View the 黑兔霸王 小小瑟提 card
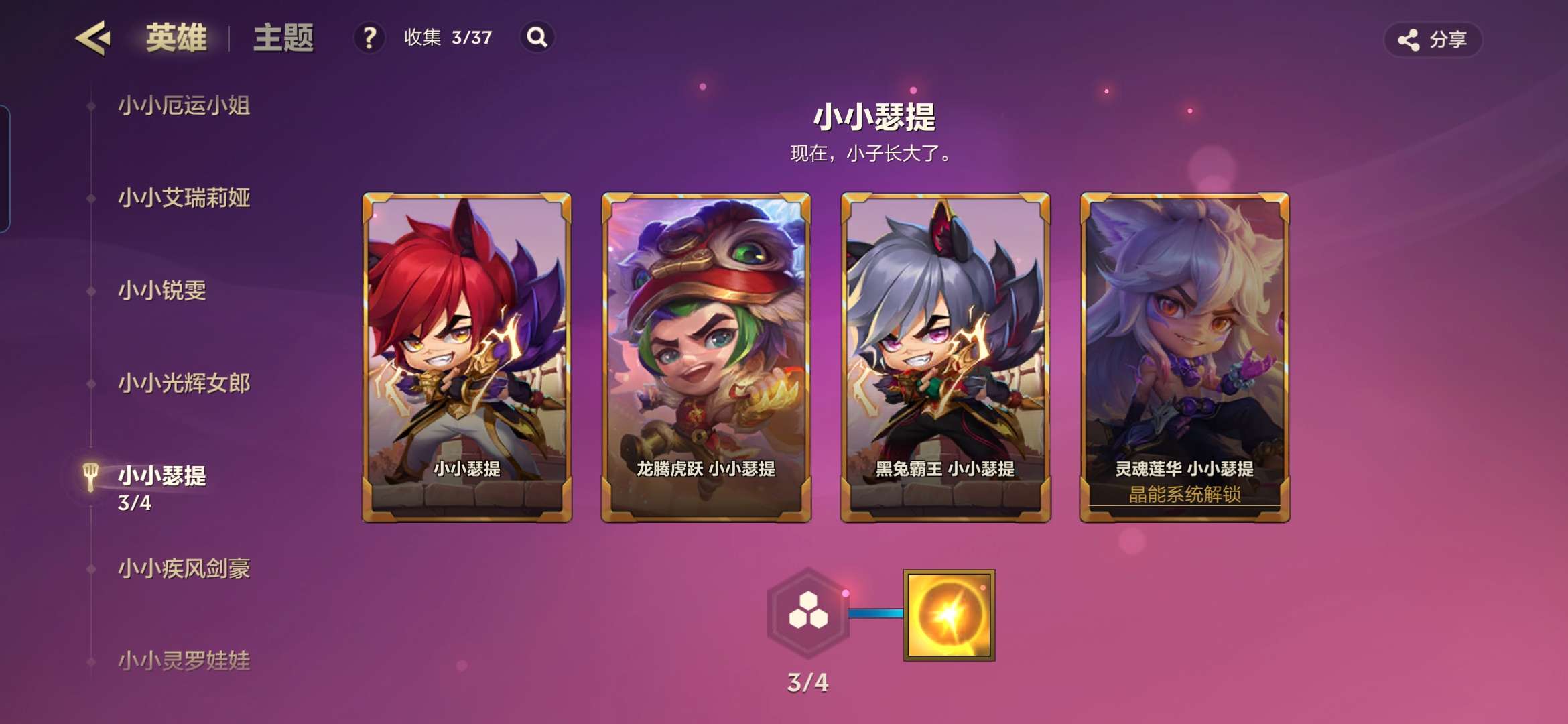The width and height of the screenshot is (1568, 724). coord(945,357)
